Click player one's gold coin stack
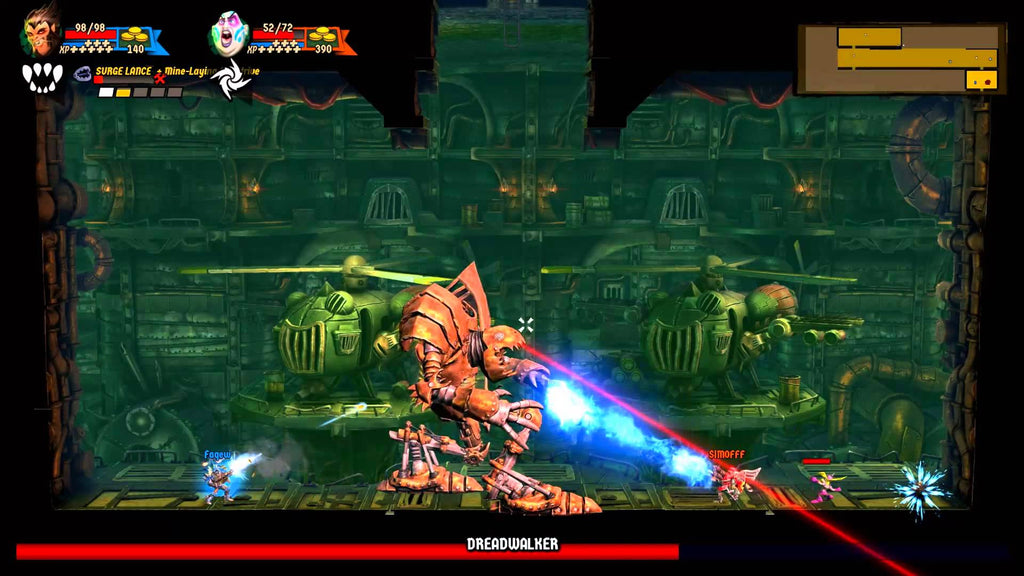This screenshot has width=1024, height=576. (x=133, y=35)
